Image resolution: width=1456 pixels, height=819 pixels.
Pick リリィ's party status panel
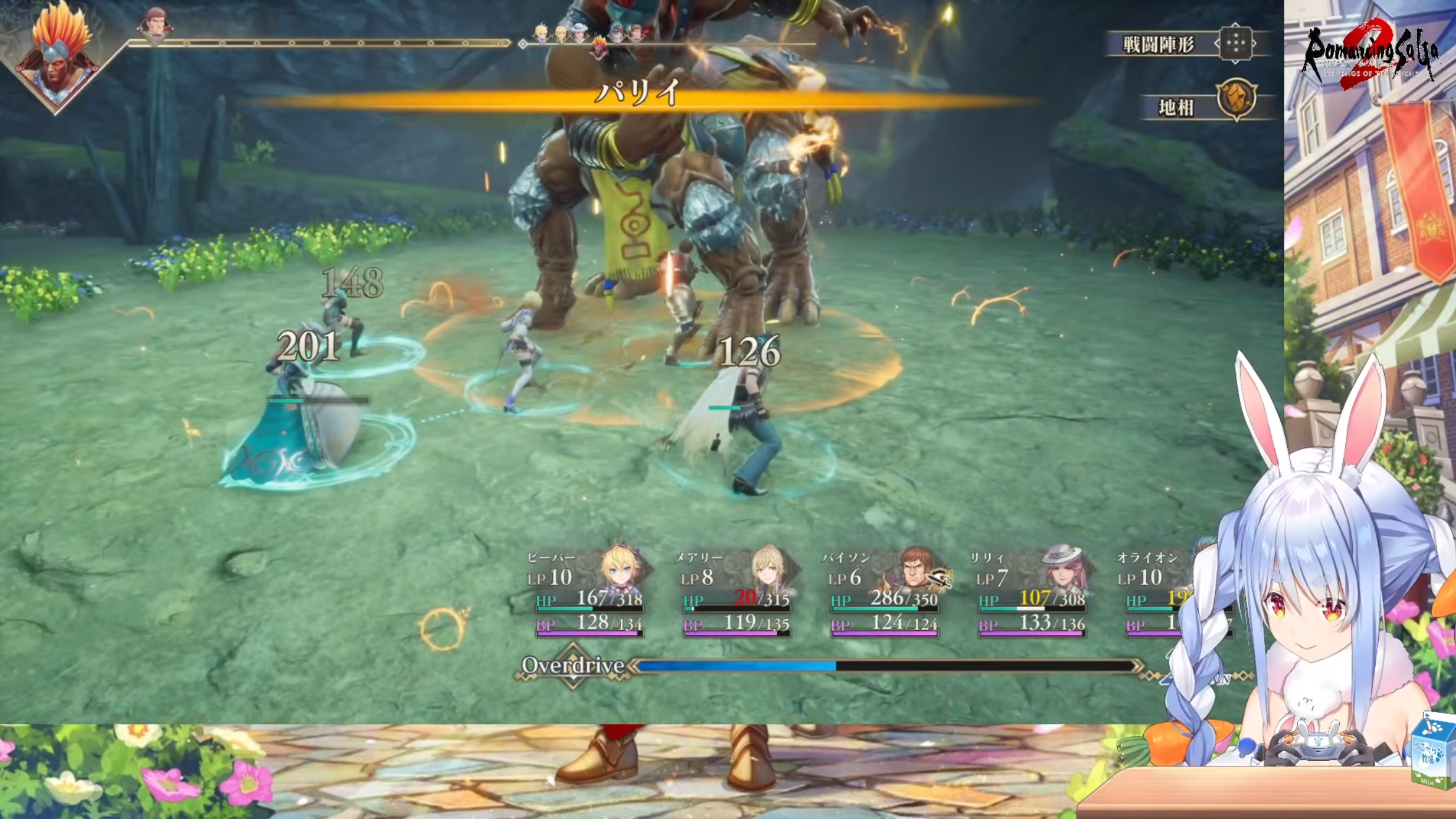pos(1031,592)
